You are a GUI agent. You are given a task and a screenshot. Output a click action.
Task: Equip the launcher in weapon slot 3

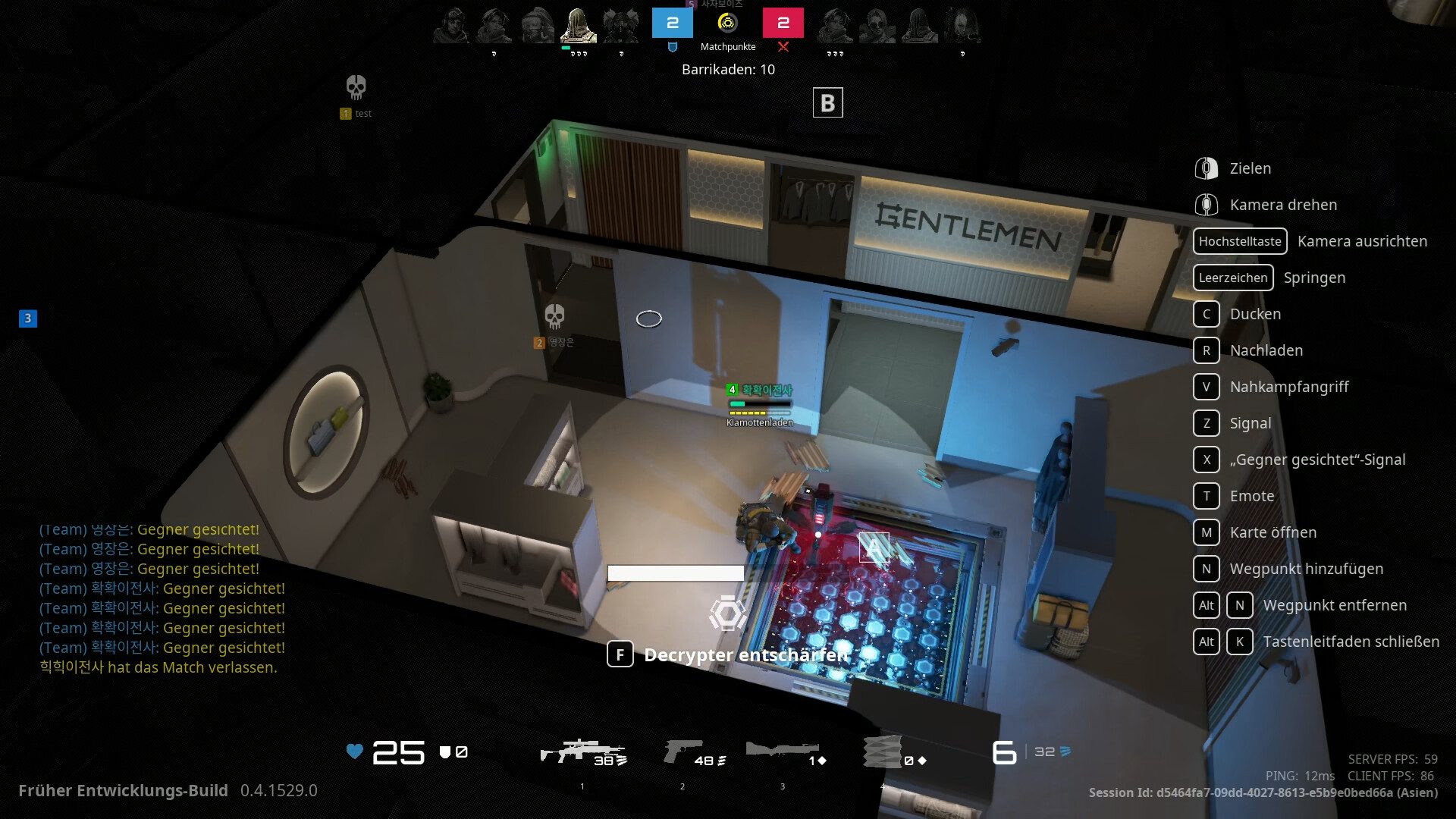tap(783, 752)
